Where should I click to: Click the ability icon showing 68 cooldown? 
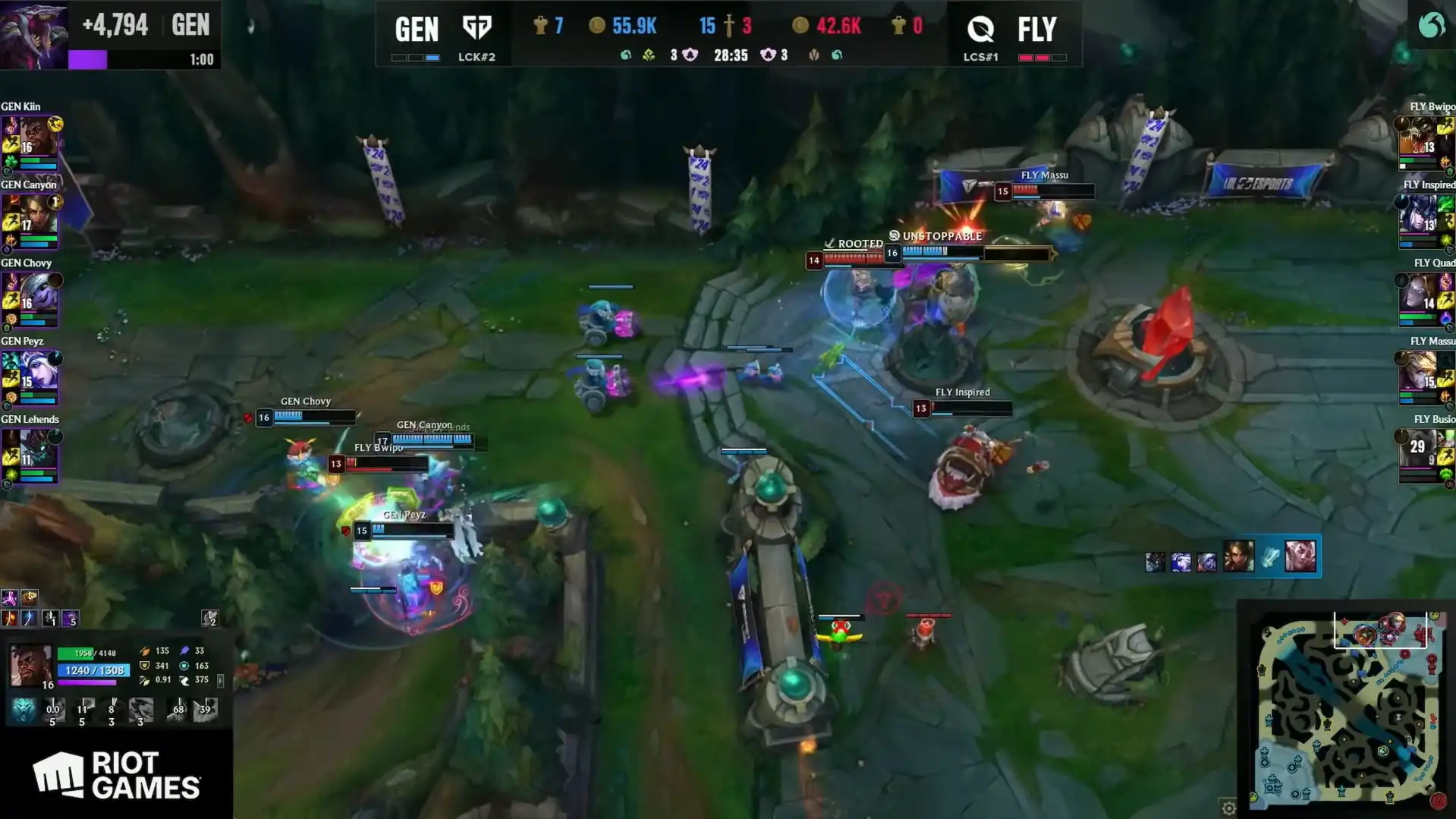178,710
